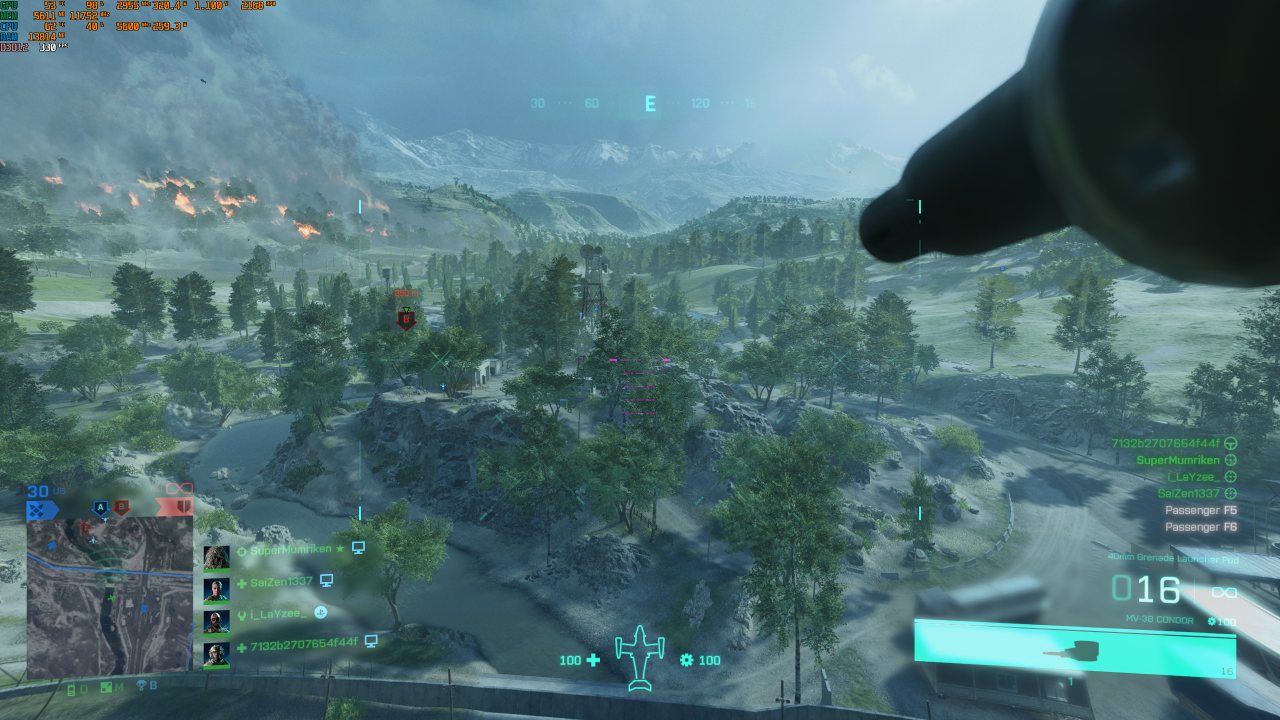The image size is (1280, 720).
Task: Toggle the squad leader star beside SuperMumriken
Action: coord(340,548)
